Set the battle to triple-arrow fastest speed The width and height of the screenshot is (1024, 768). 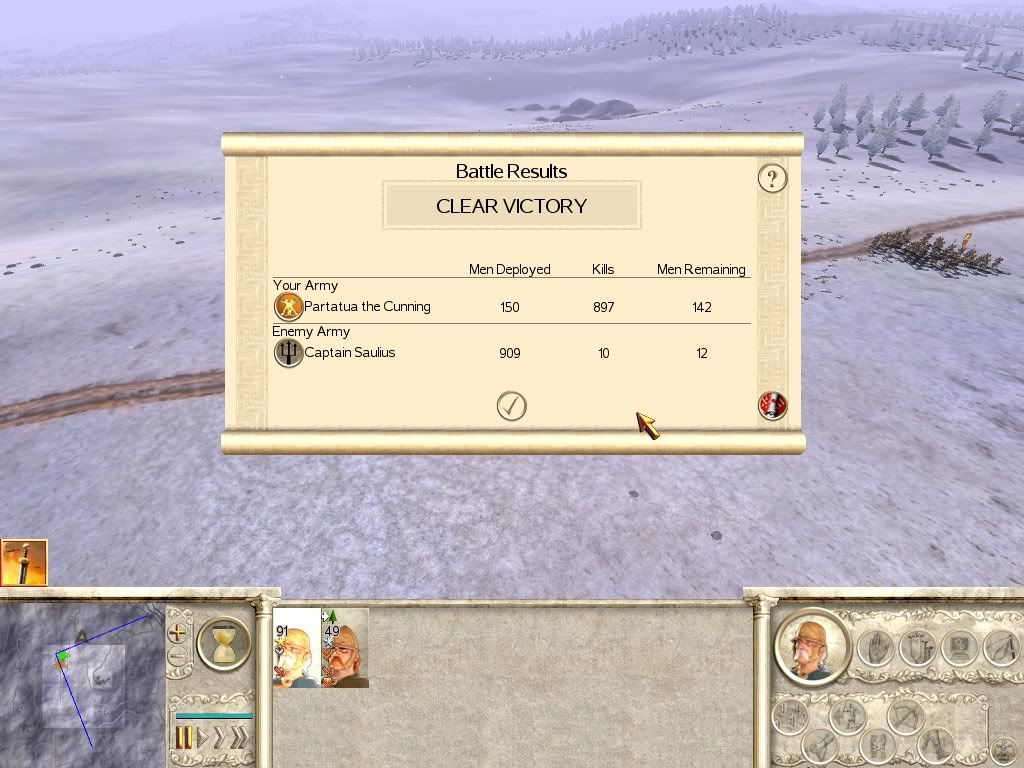click(x=240, y=738)
